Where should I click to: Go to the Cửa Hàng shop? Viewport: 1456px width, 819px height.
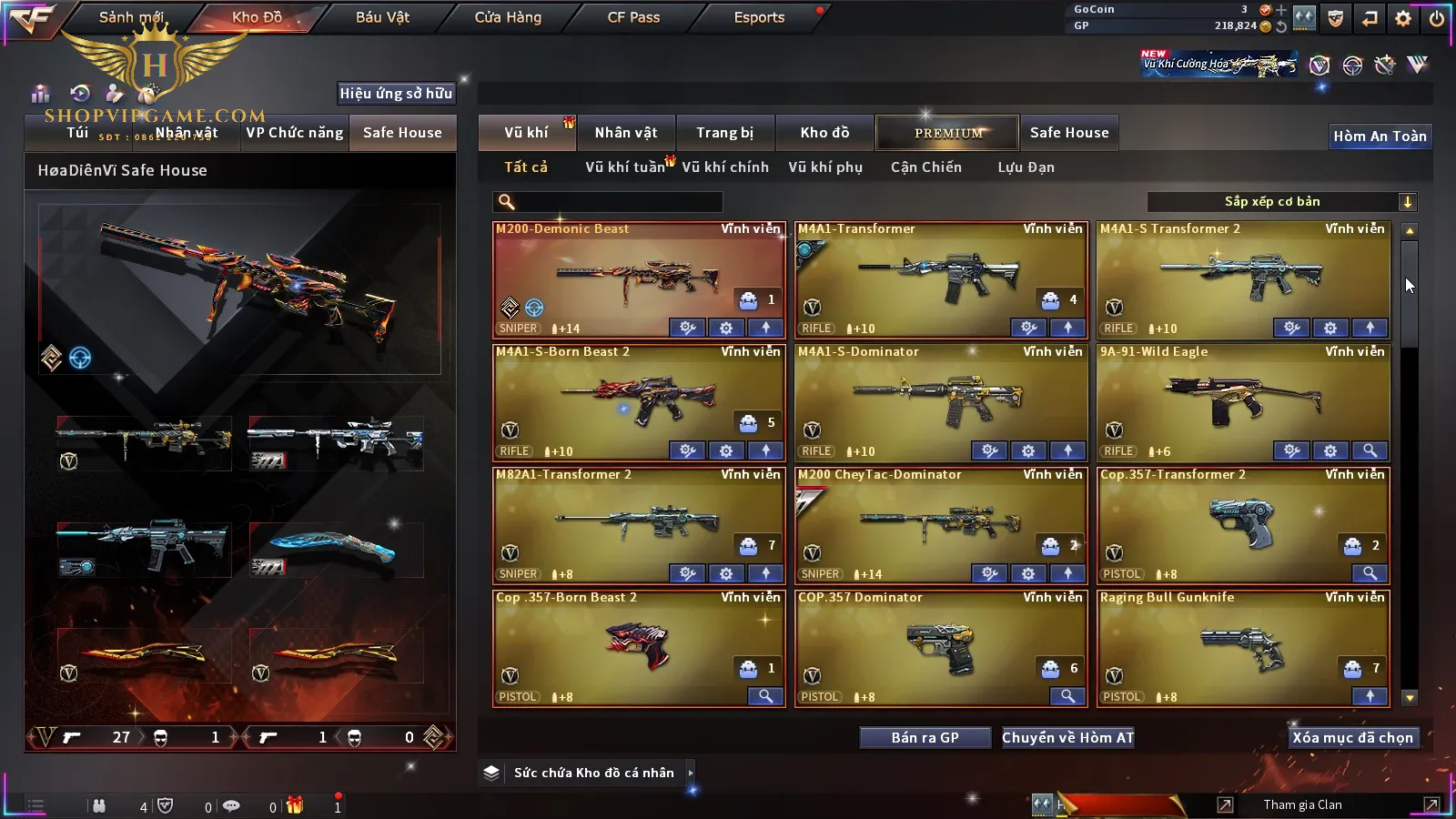[x=508, y=17]
